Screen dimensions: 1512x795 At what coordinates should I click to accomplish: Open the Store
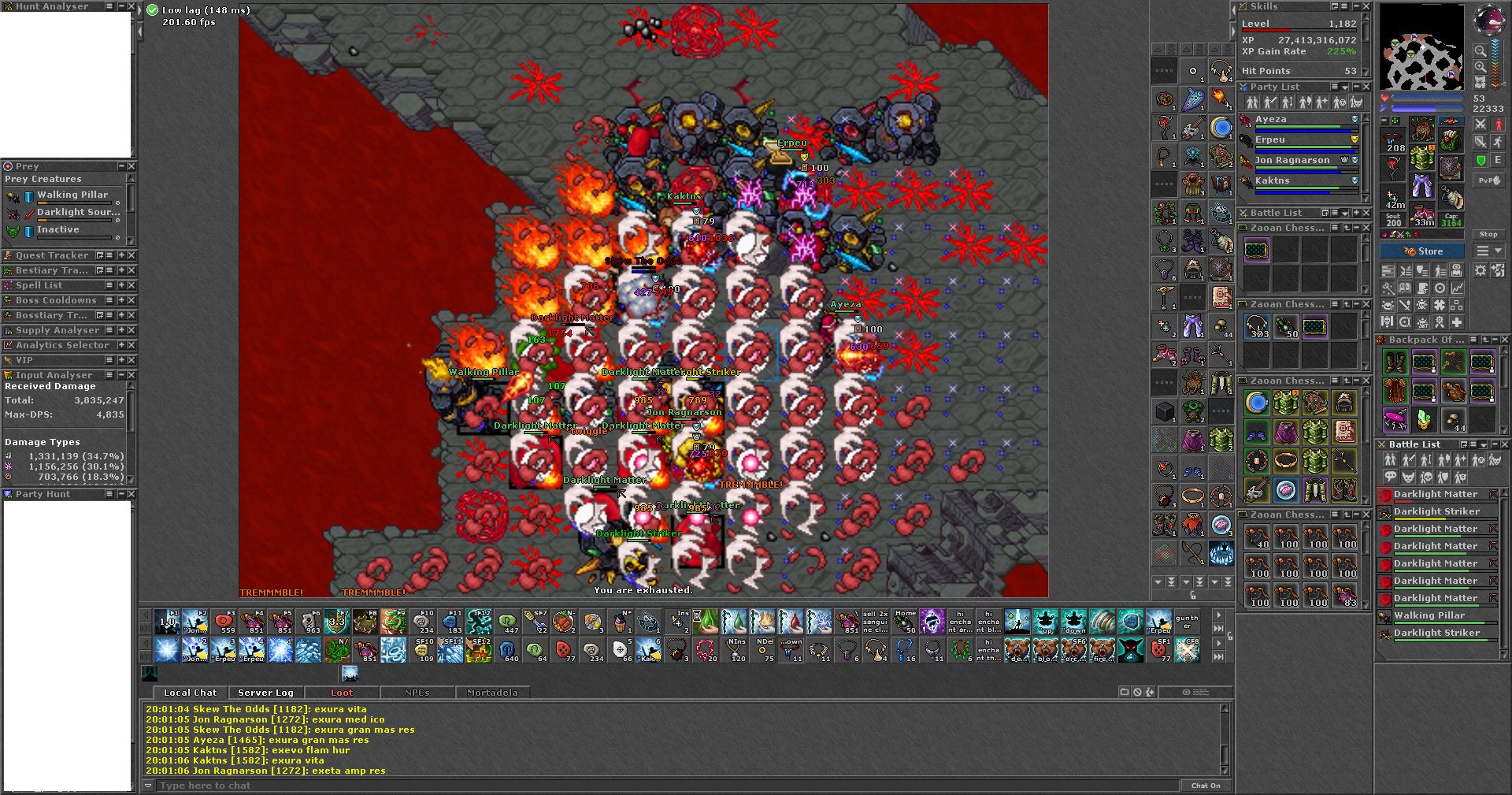1422,251
